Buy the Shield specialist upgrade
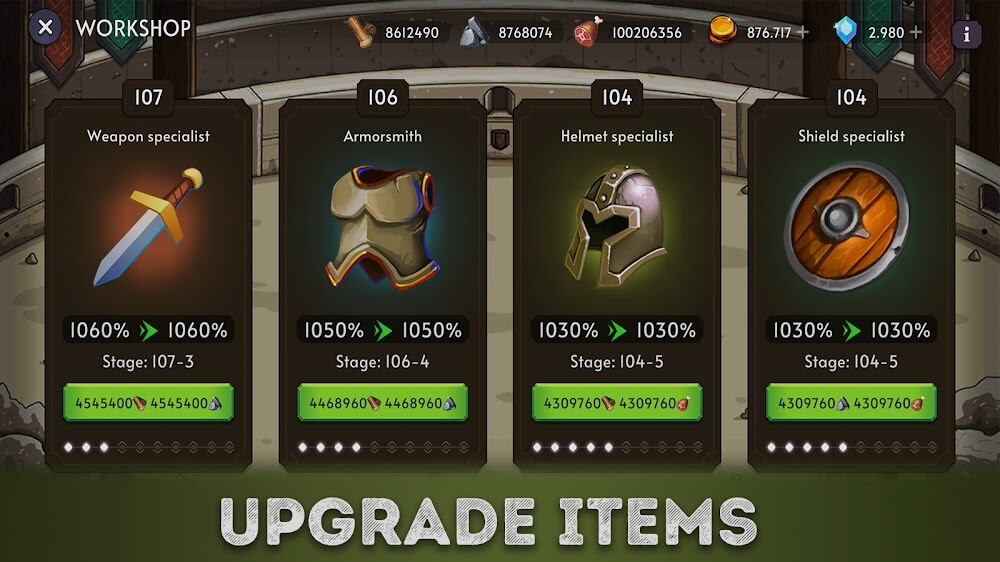The height and width of the screenshot is (562, 1000). [x=851, y=404]
